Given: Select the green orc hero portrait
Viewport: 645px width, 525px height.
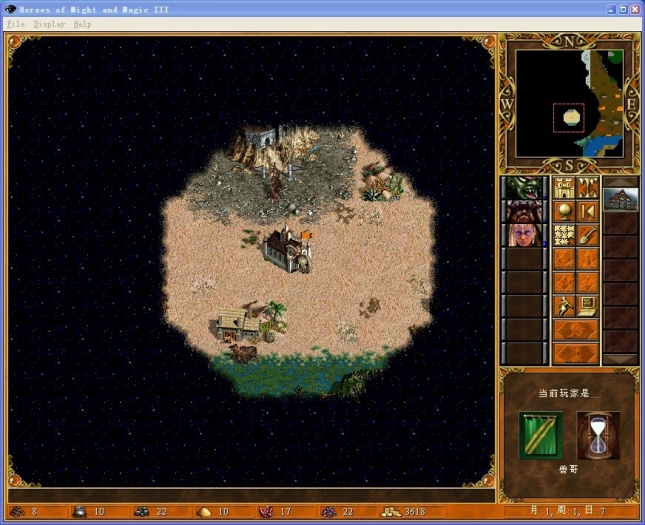Looking at the screenshot, I should [522, 188].
